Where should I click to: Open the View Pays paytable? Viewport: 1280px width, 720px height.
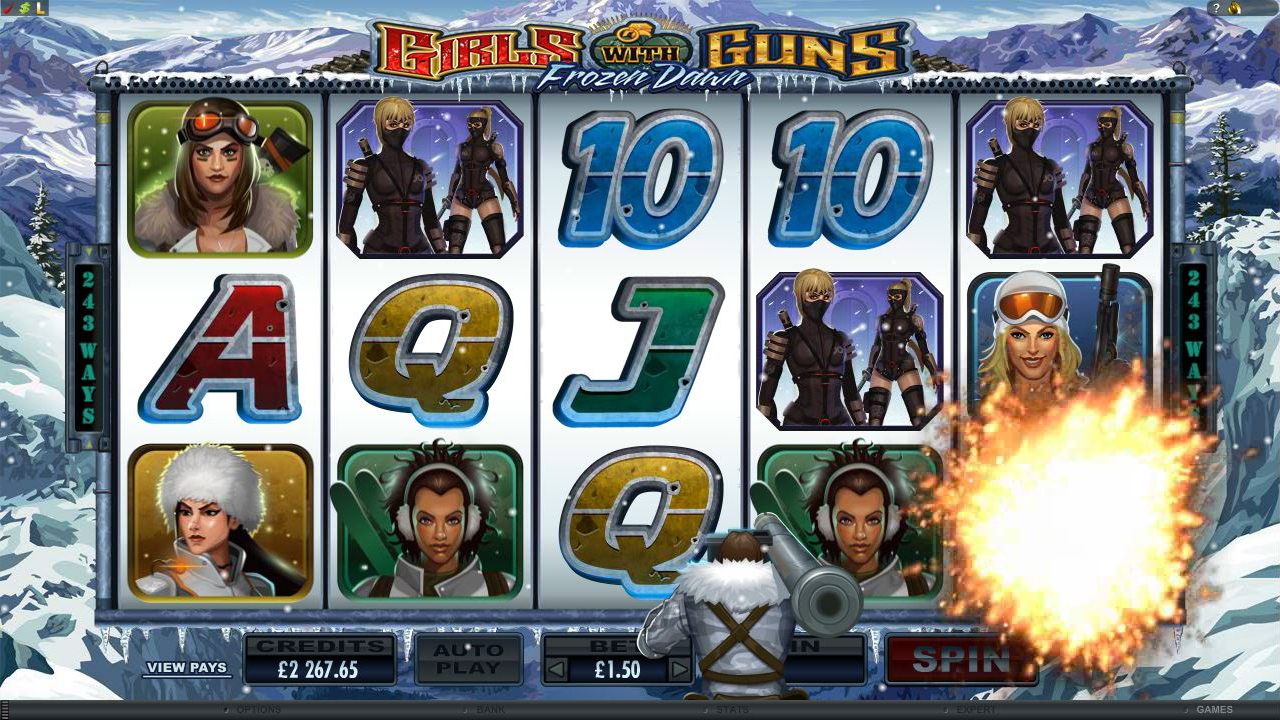point(186,667)
